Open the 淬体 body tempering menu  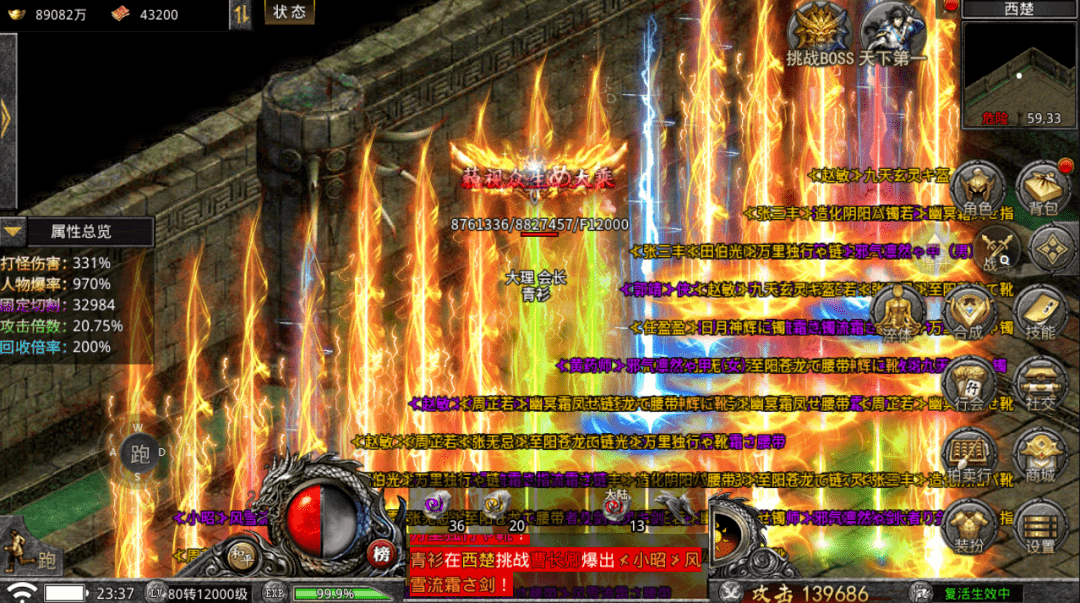(897, 310)
